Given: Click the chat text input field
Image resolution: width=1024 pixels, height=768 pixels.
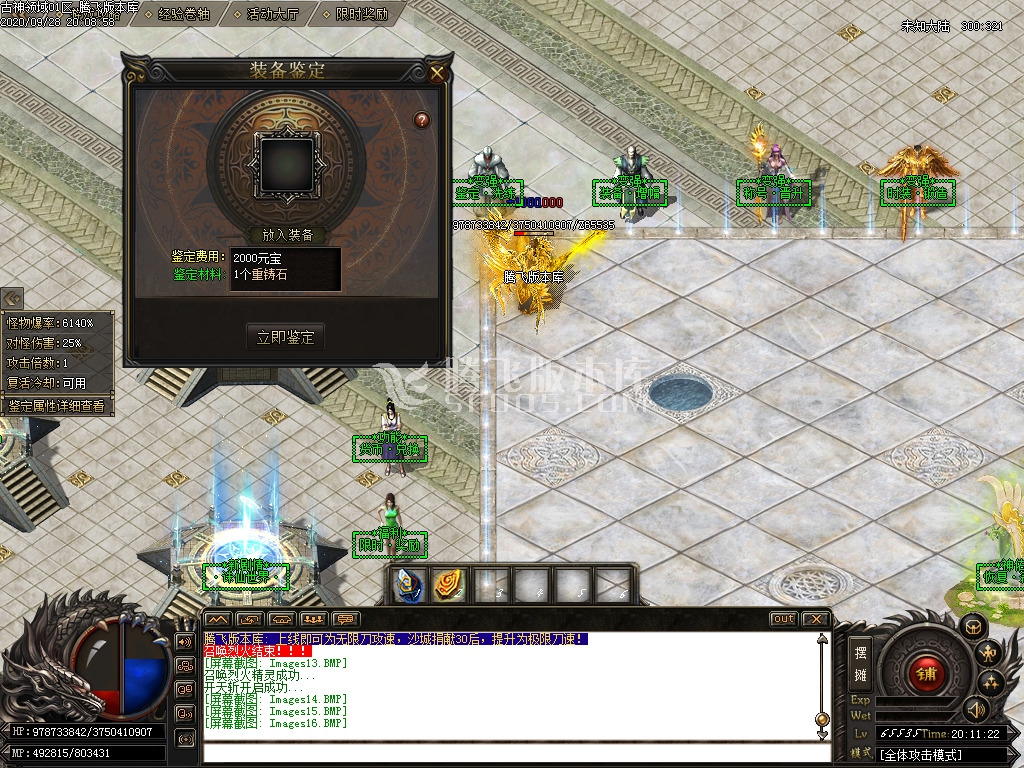Looking at the screenshot, I should click(510, 753).
